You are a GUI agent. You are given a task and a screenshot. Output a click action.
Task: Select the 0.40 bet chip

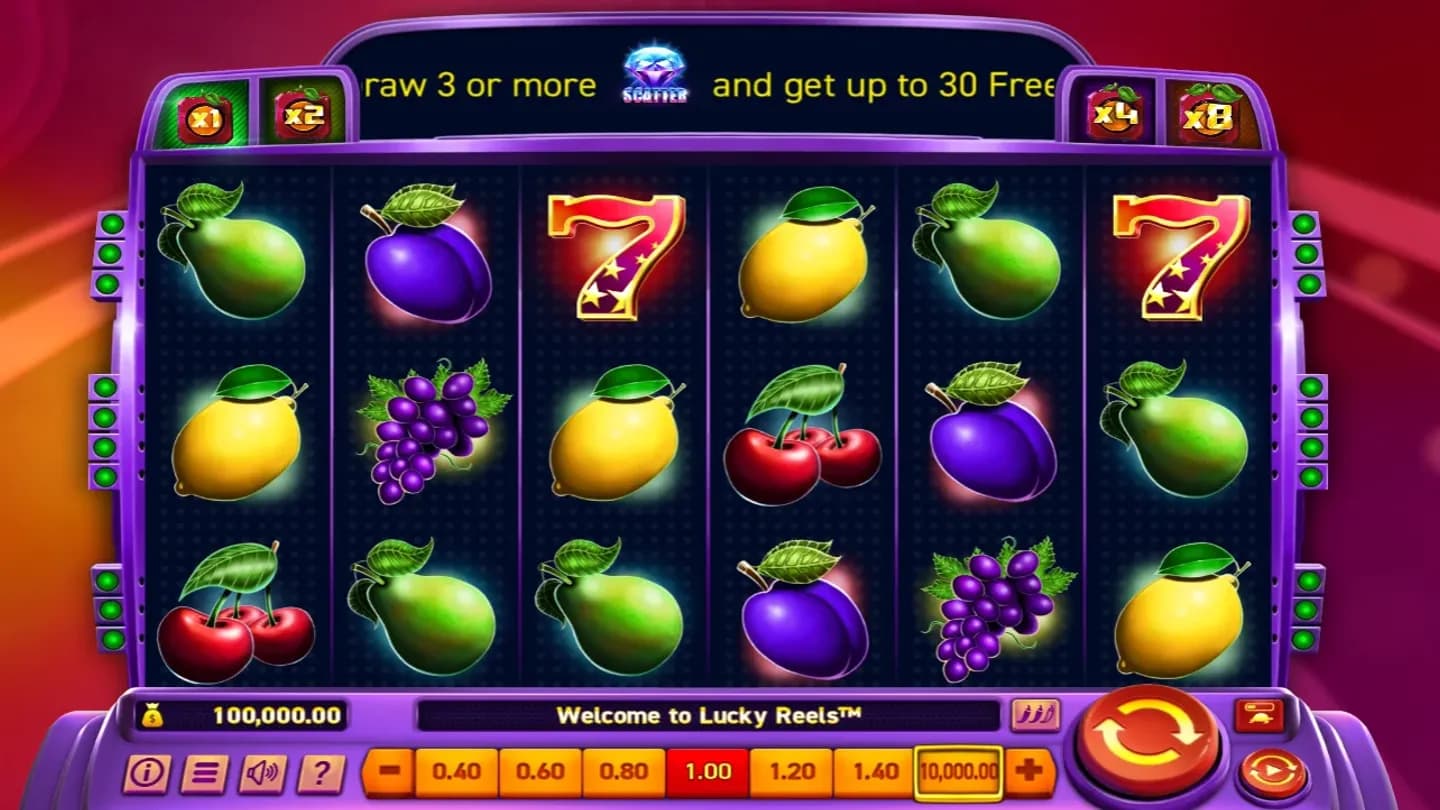(x=455, y=770)
